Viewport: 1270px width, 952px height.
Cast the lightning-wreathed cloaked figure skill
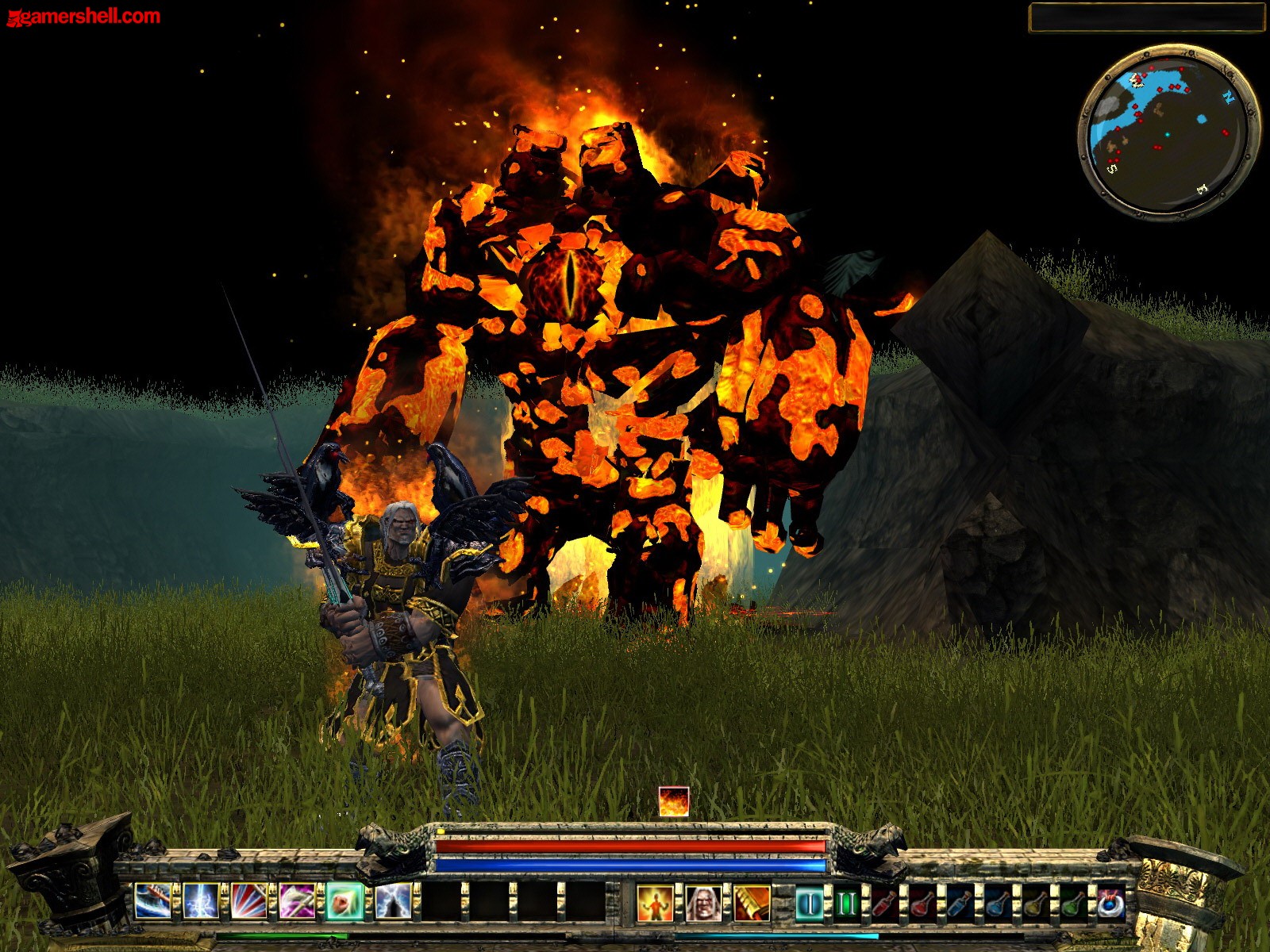point(393,902)
